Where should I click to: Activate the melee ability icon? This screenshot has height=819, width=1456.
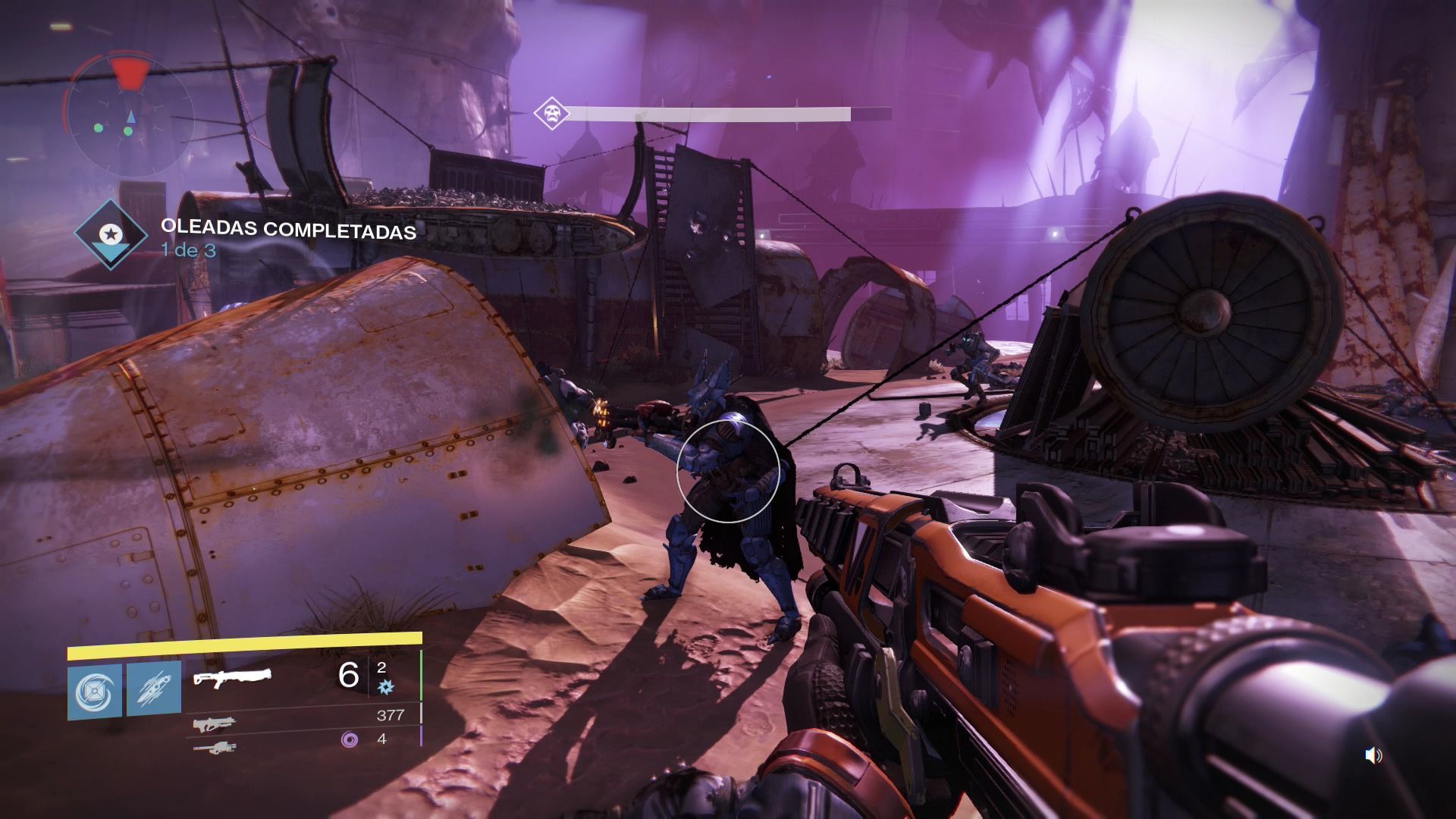coord(154,692)
